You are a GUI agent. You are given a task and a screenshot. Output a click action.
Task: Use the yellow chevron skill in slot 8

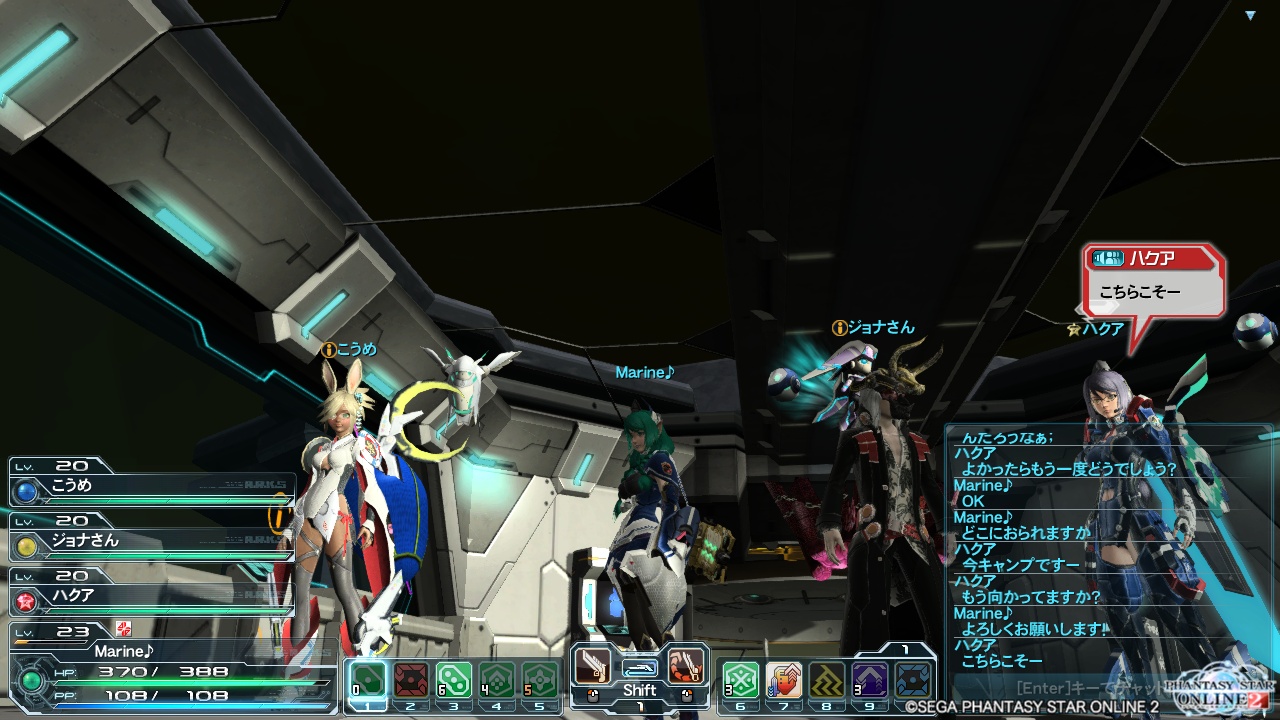(x=827, y=680)
